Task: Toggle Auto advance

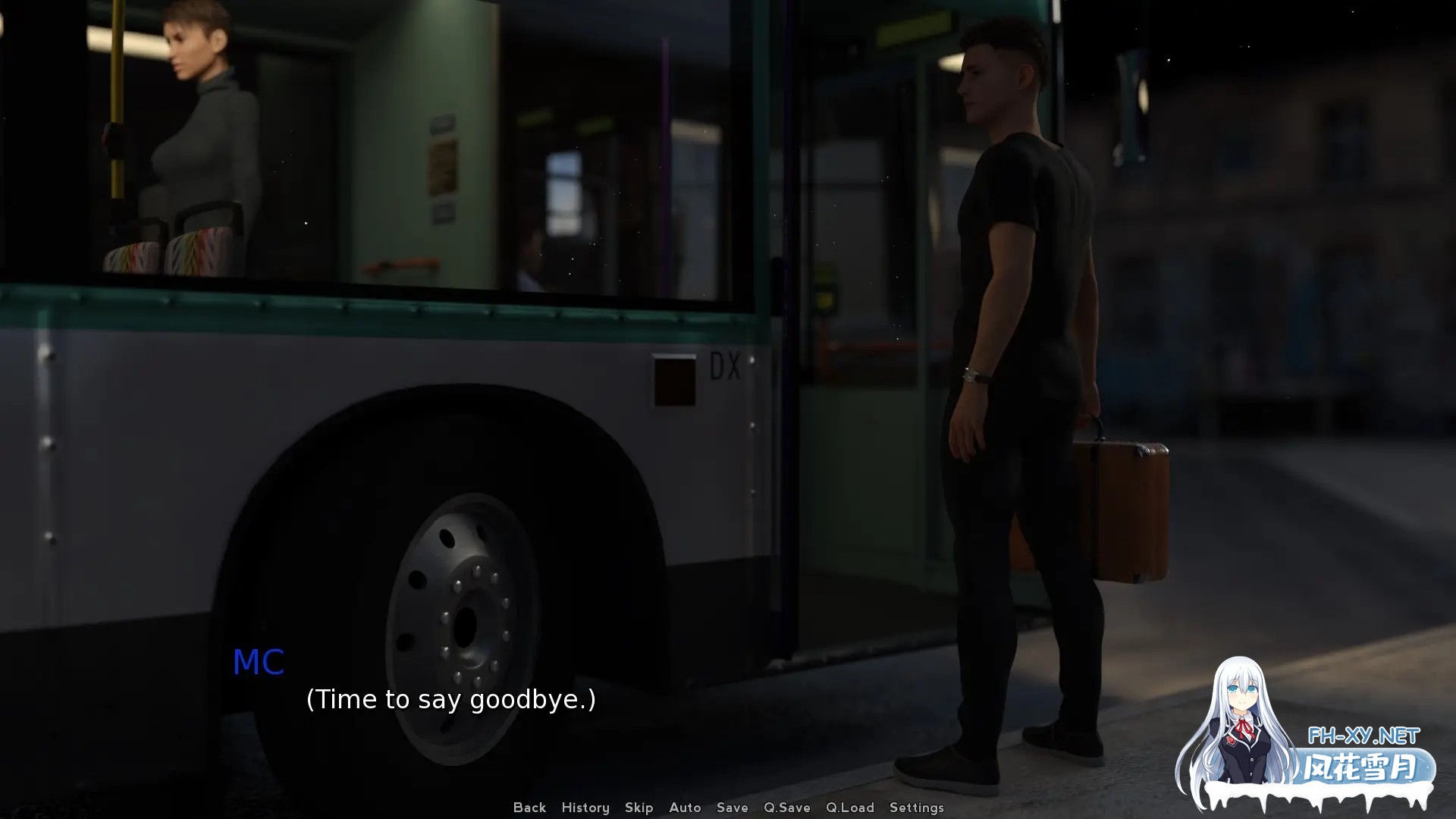Action: pos(685,808)
